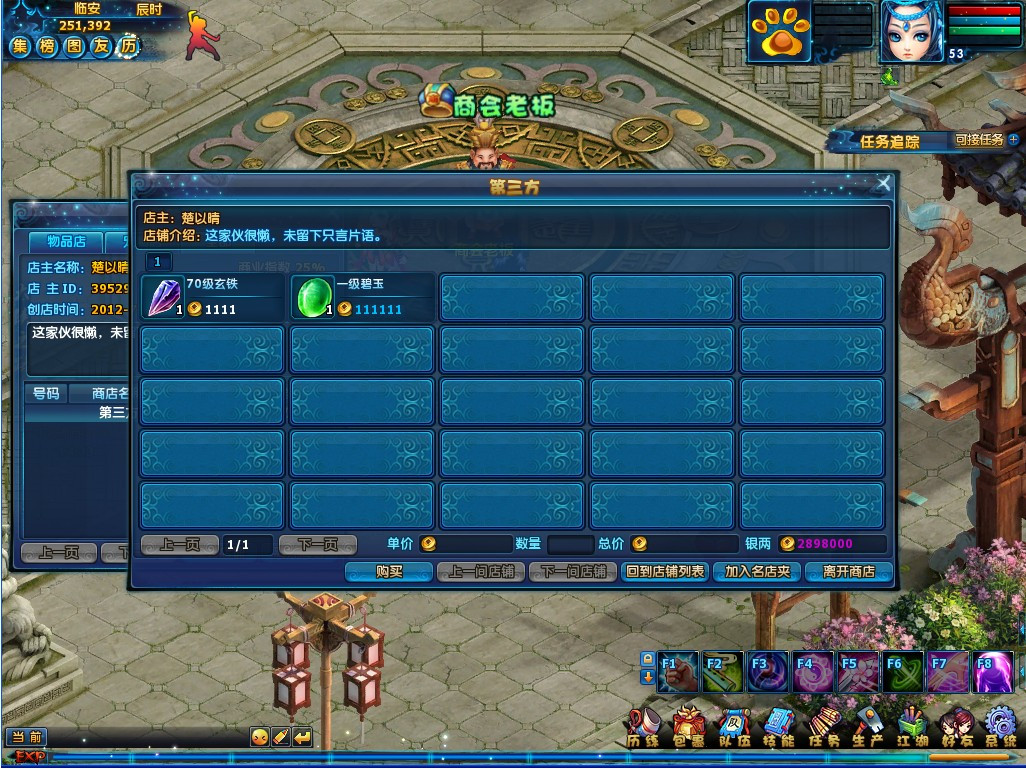The height and width of the screenshot is (769, 1026).
Task: Return to shop list via 回到店铺列表
Action: point(664,572)
